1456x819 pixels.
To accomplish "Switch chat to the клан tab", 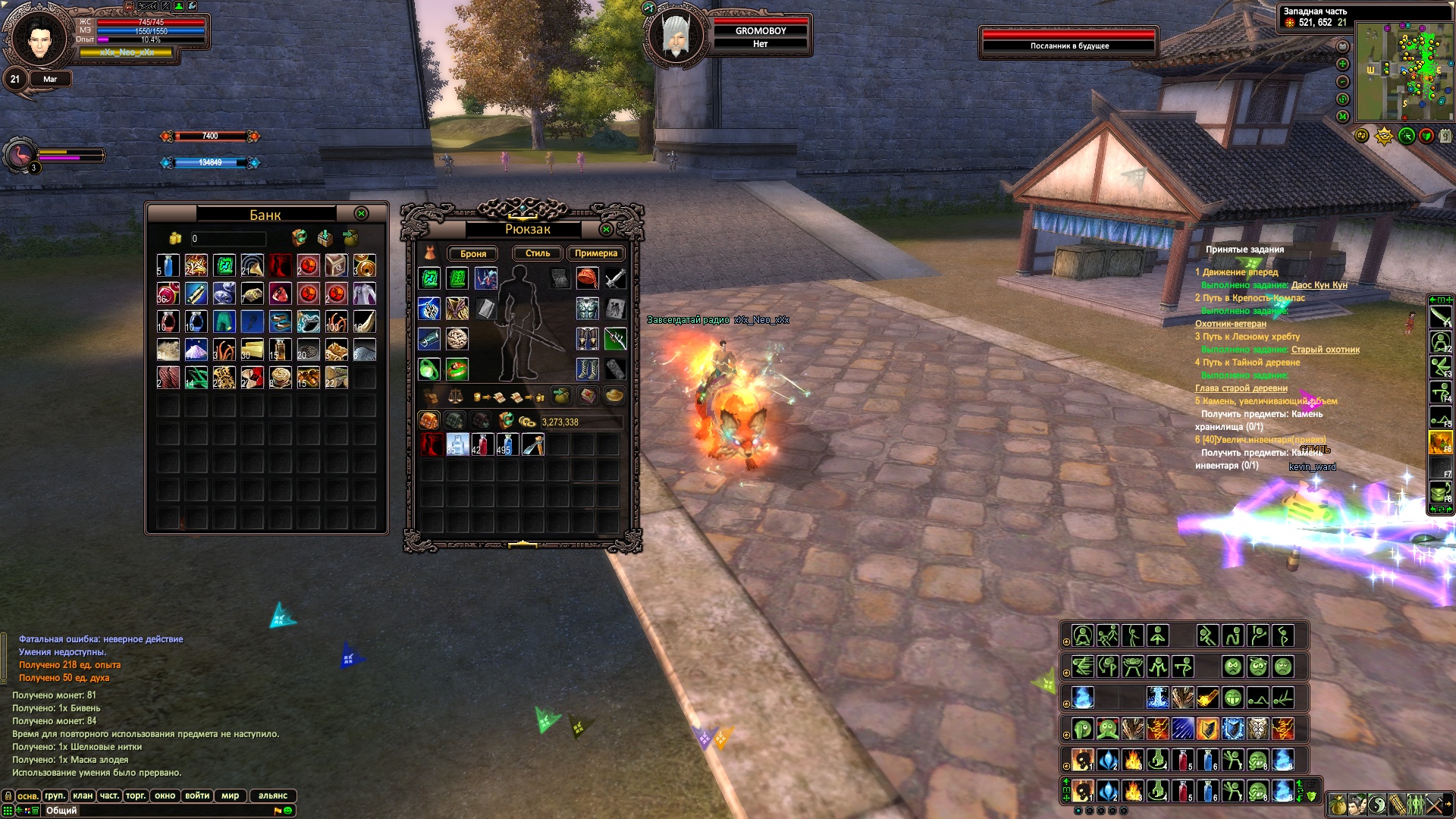I will click(83, 795).
